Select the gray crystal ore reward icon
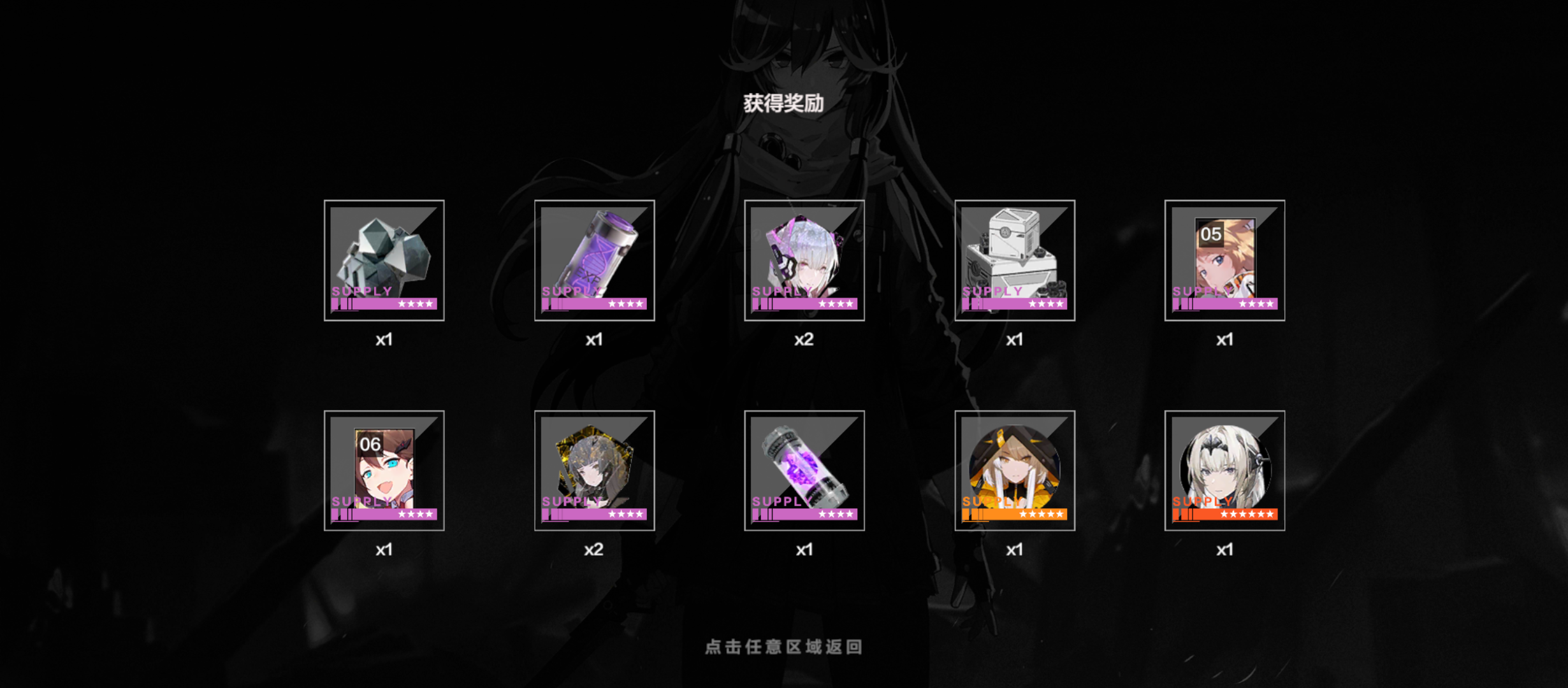 [384, 261]
